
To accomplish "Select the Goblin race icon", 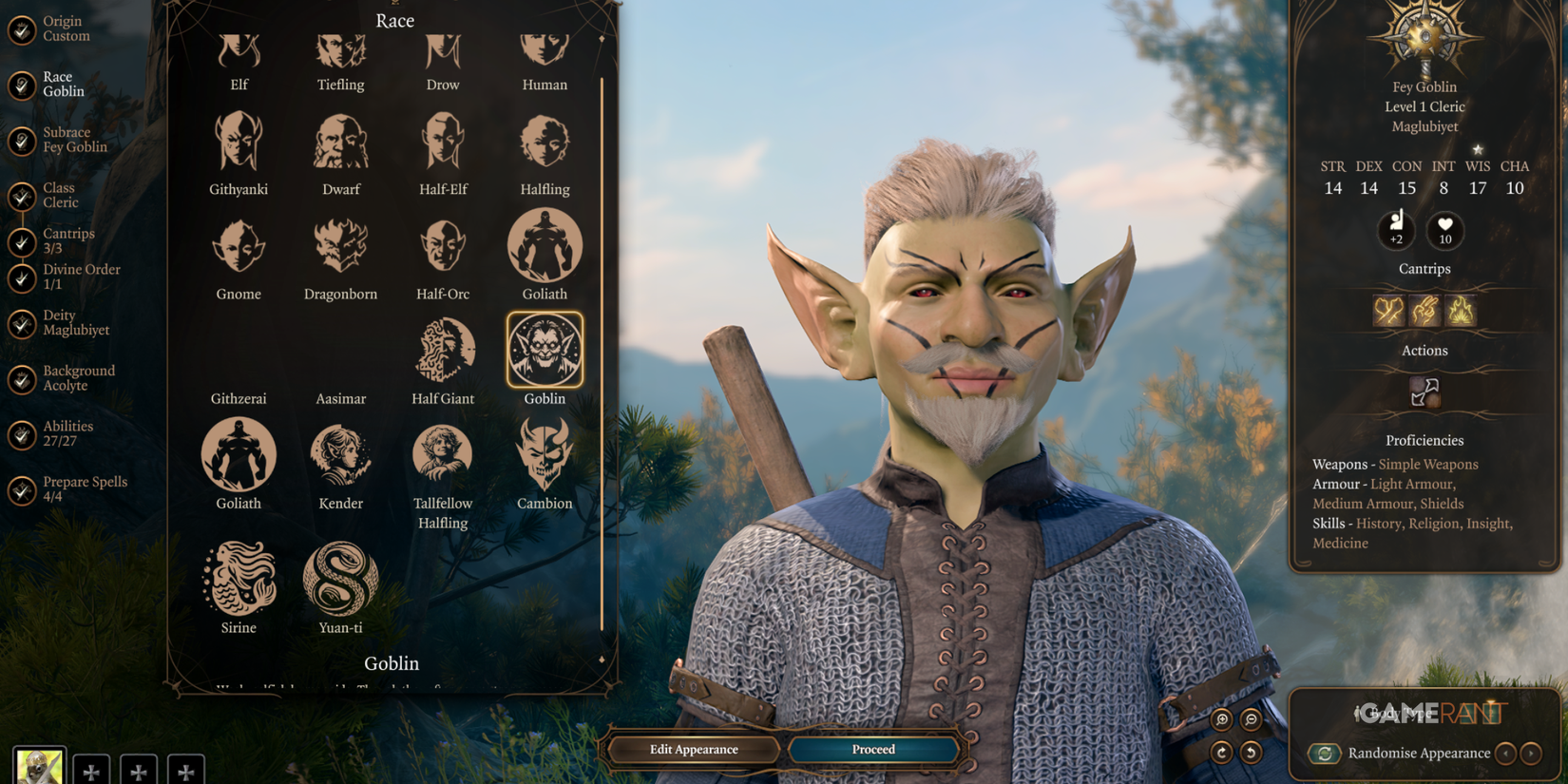I will (545, 352).
